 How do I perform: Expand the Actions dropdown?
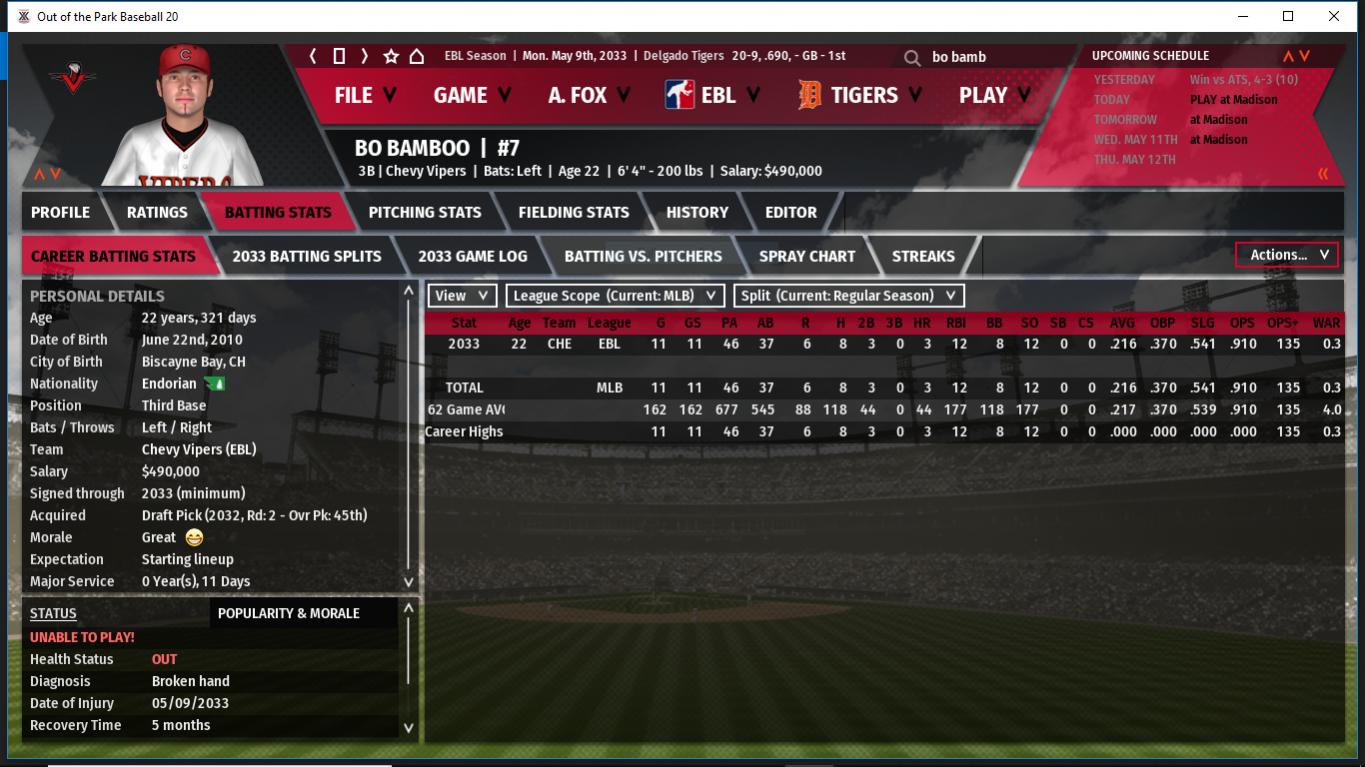pyautogui.click(x=1287, y=255)
